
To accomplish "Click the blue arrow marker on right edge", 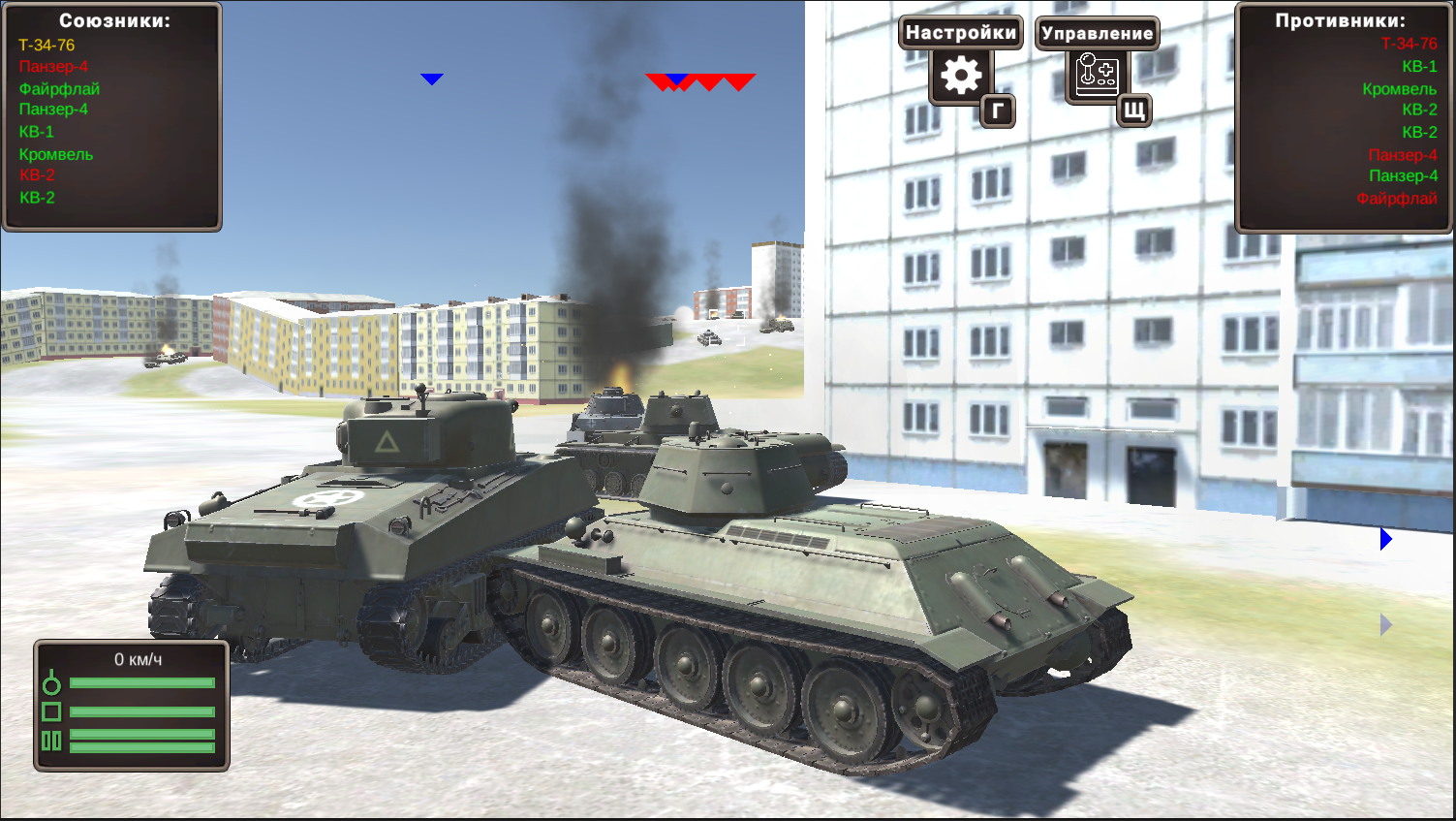I will click(1387, 539).
